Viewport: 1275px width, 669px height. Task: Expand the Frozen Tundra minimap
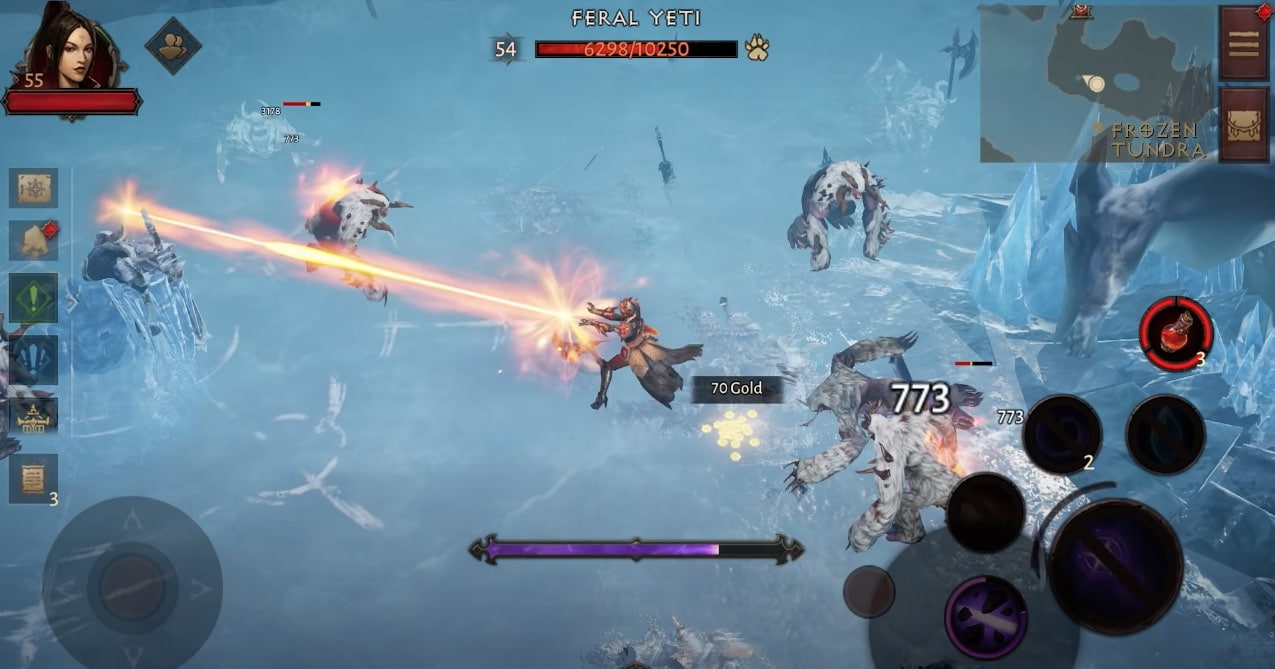tap(1096, 84)
